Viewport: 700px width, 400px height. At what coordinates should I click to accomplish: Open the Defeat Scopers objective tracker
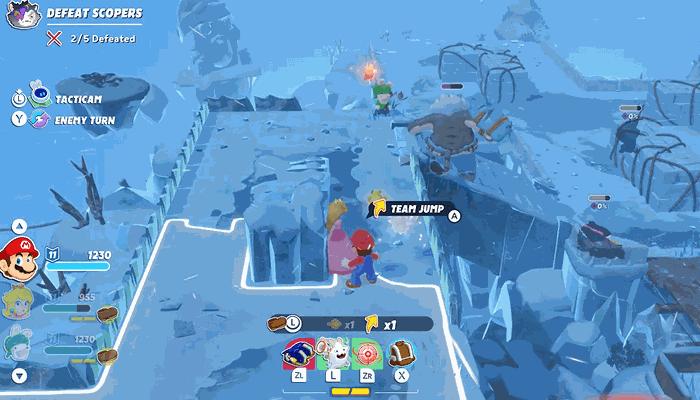[93, 14]
